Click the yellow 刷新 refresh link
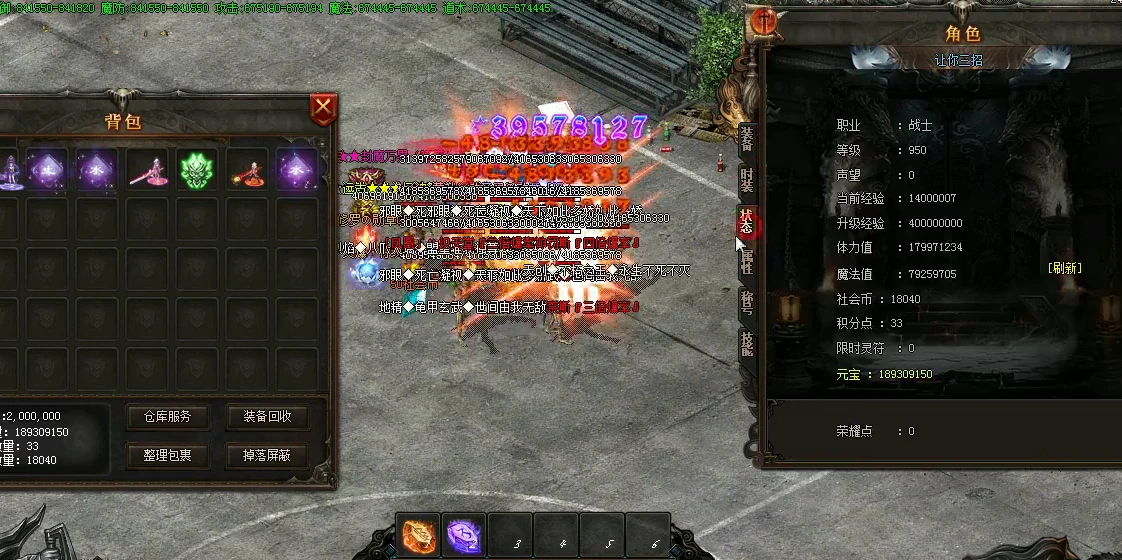This screenshot has height=560, width=1122. (1064, 268)
